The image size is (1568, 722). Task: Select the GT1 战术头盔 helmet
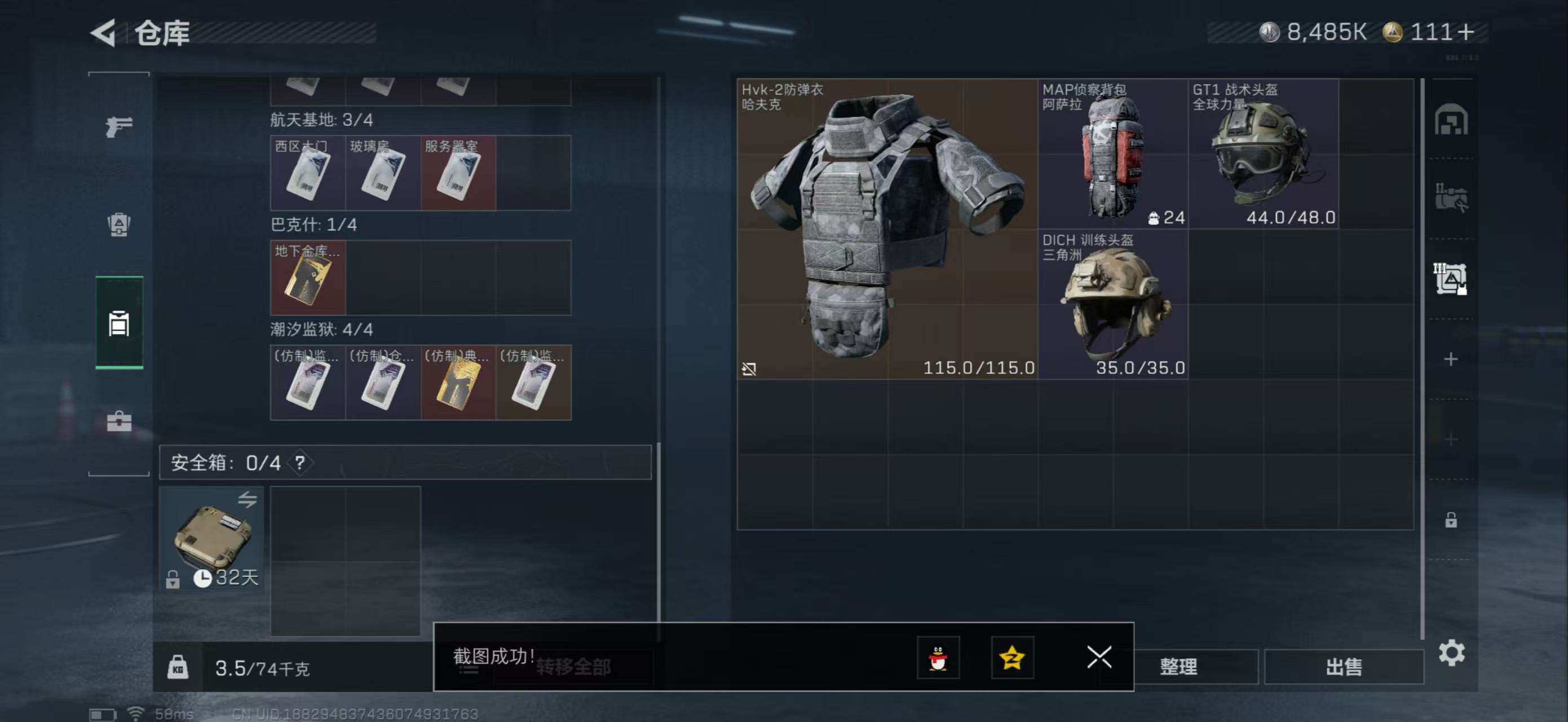[1263, 153]
